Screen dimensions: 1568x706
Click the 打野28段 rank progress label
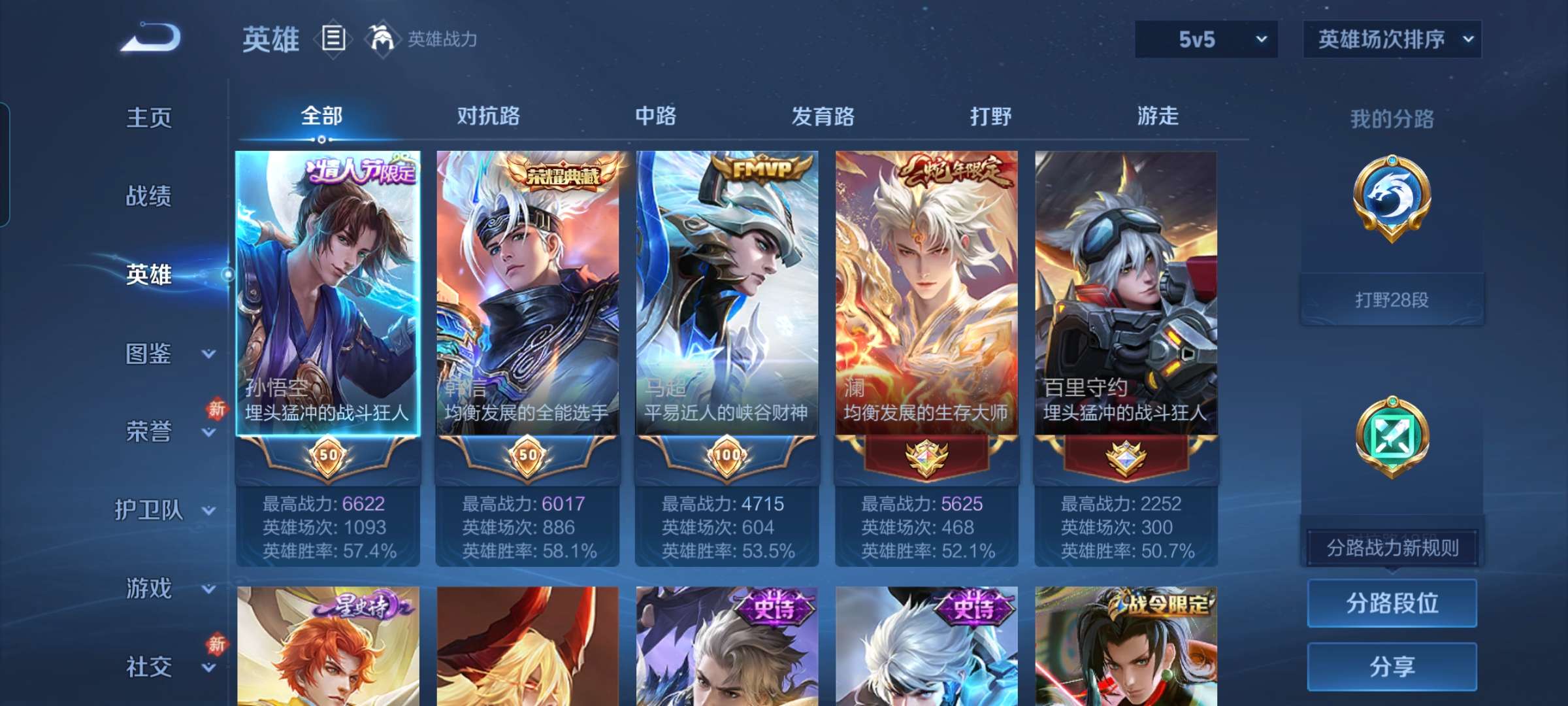(1392, 299)
